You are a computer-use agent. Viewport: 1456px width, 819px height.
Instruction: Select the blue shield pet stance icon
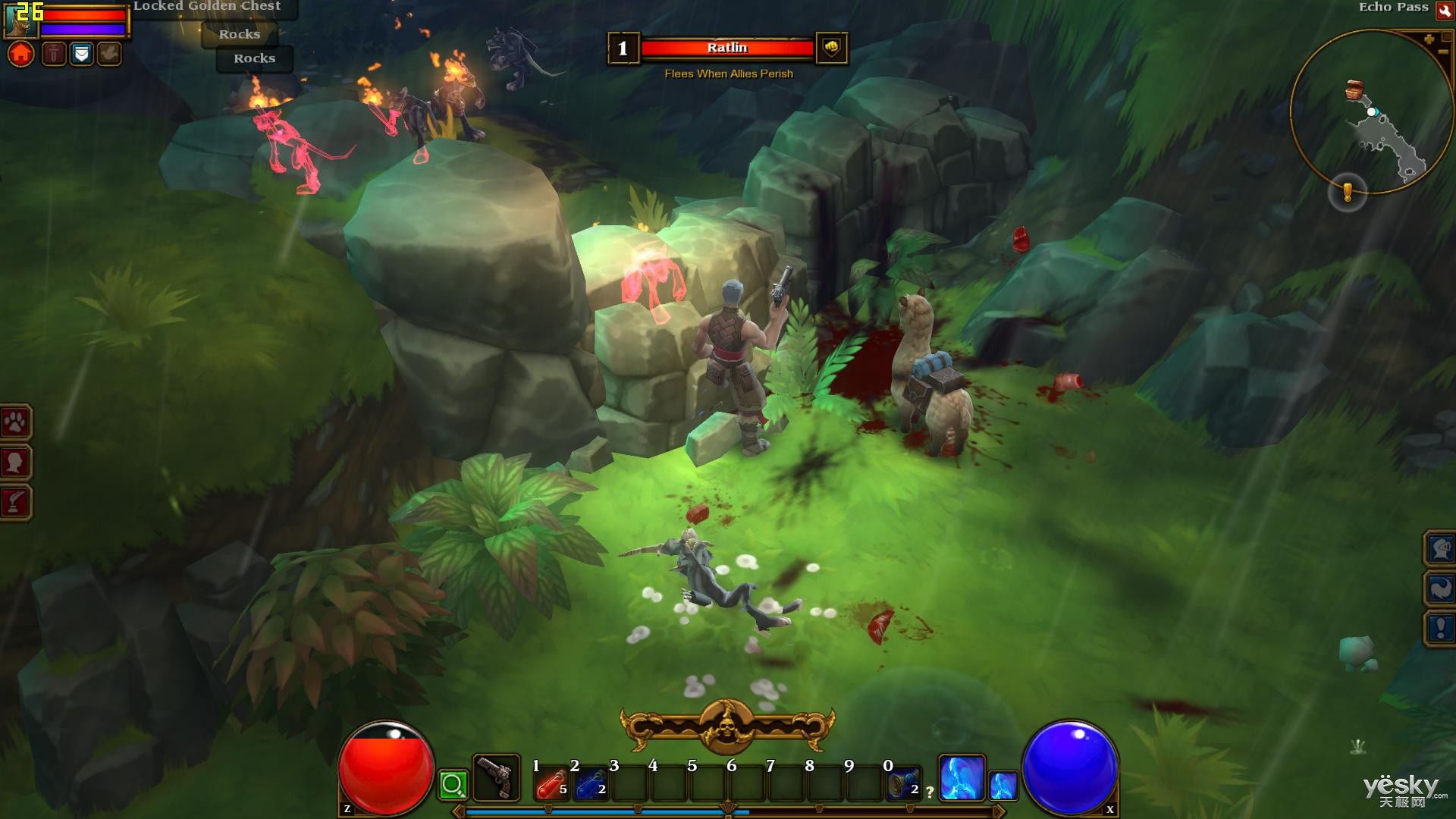click(81, 54)
